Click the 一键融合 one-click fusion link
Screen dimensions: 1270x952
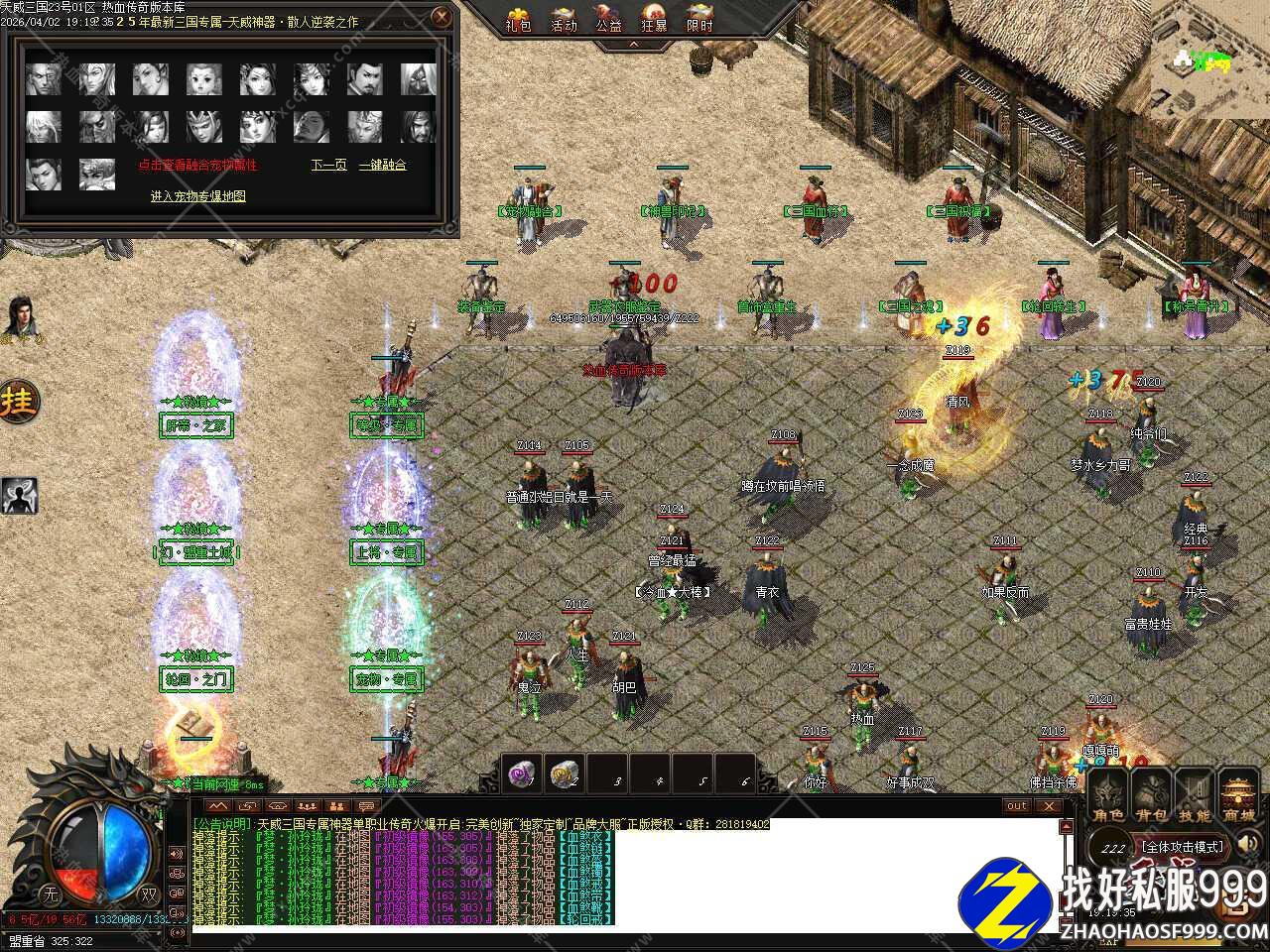(382, 166)
